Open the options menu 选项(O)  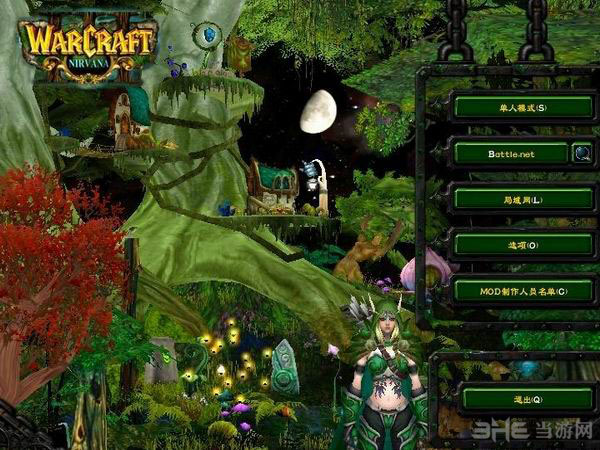pos(523,244)
